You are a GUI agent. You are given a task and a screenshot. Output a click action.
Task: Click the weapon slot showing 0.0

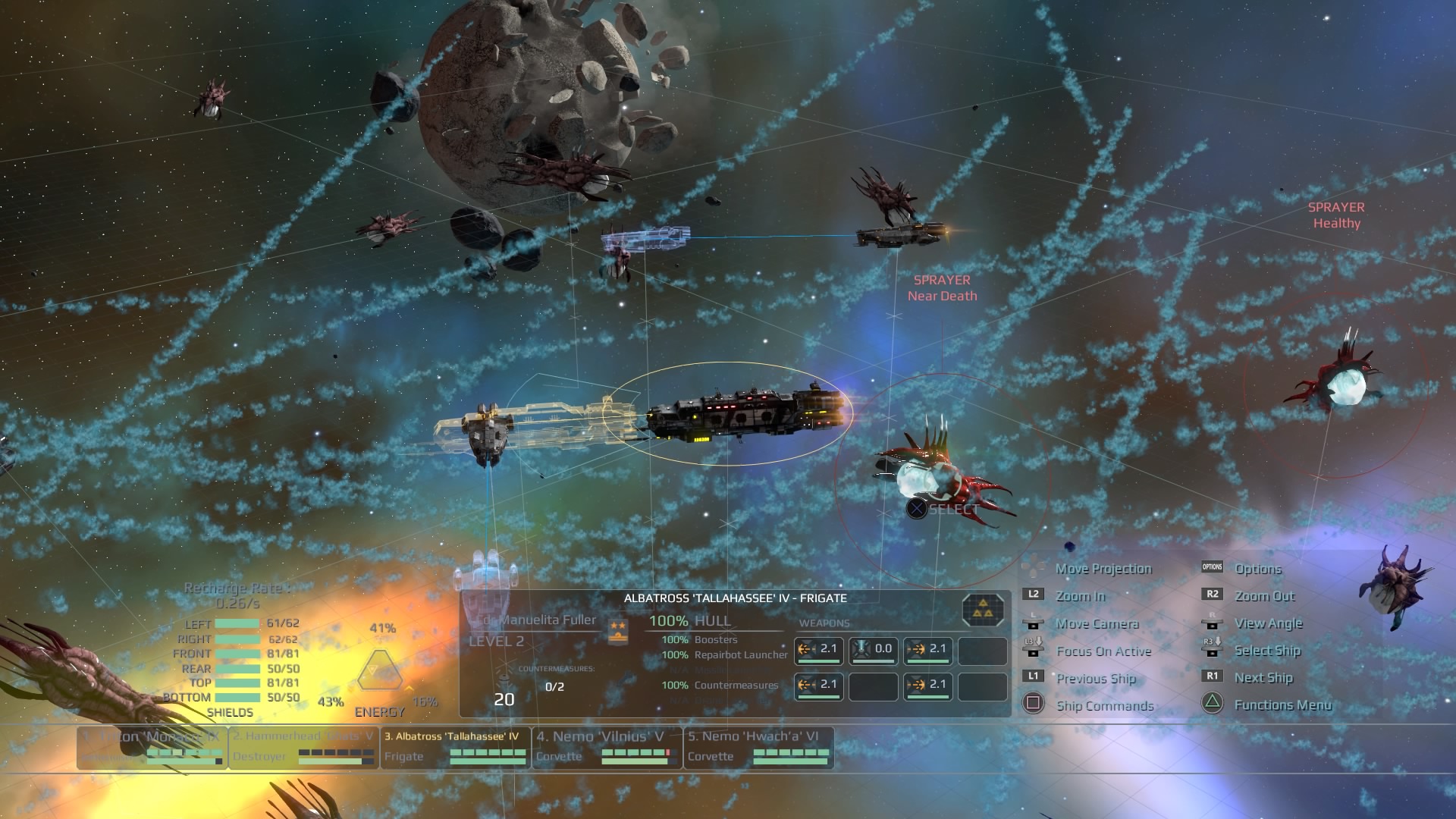pyautogui.click(x=873, y=650)
